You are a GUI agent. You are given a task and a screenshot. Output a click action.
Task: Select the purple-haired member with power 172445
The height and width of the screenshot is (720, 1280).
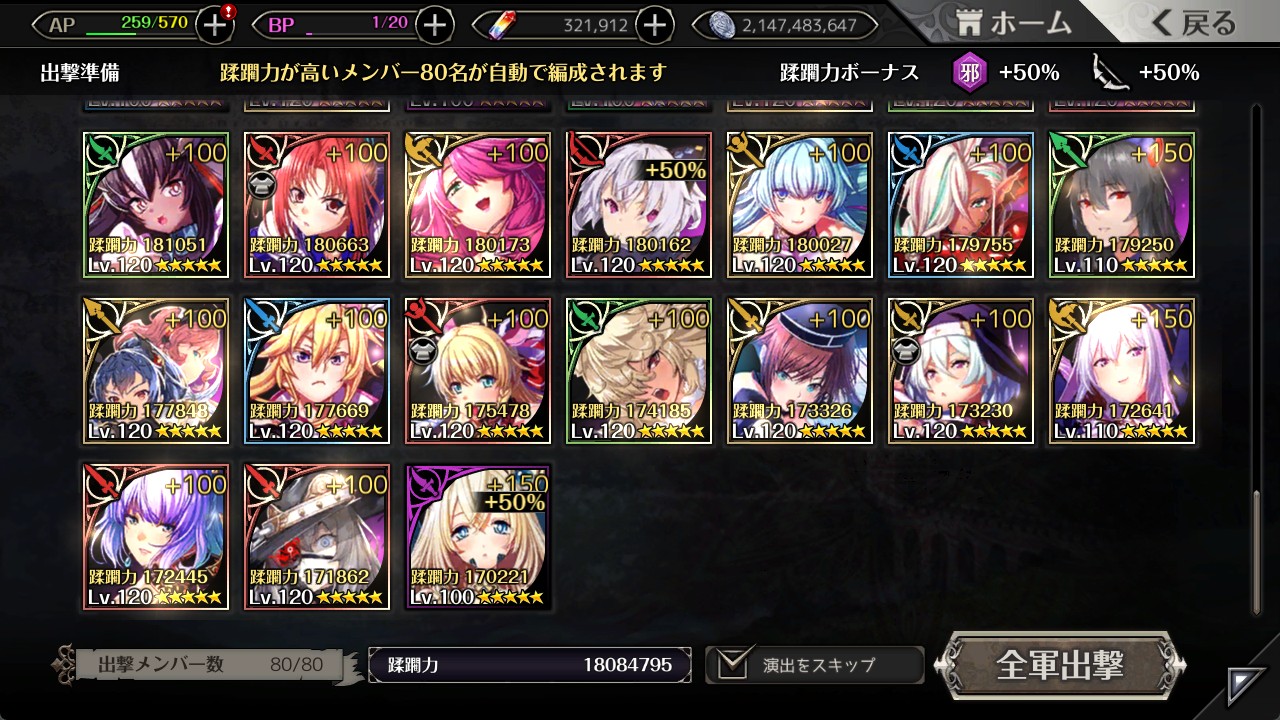(156, 537)
